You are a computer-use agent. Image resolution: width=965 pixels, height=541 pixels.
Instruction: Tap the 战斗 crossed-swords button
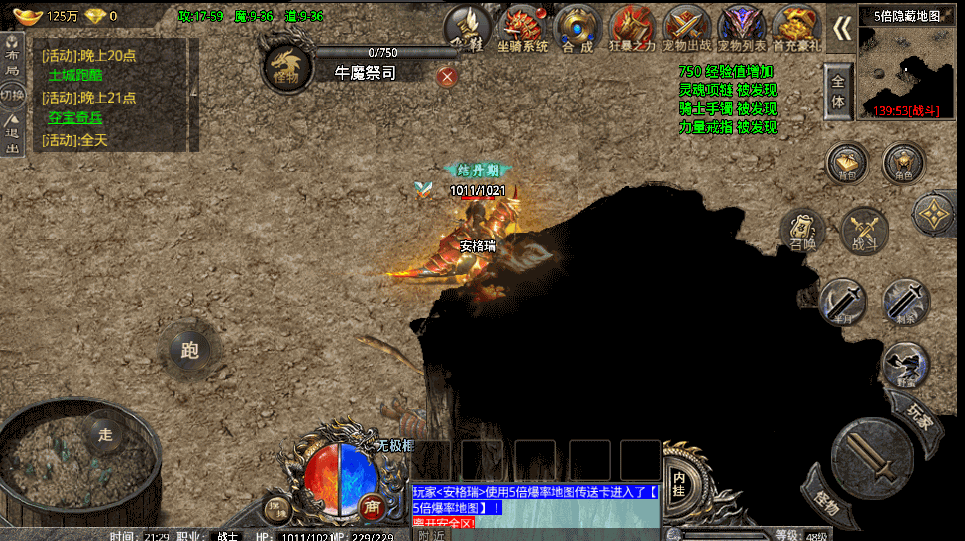click(863, 231)
